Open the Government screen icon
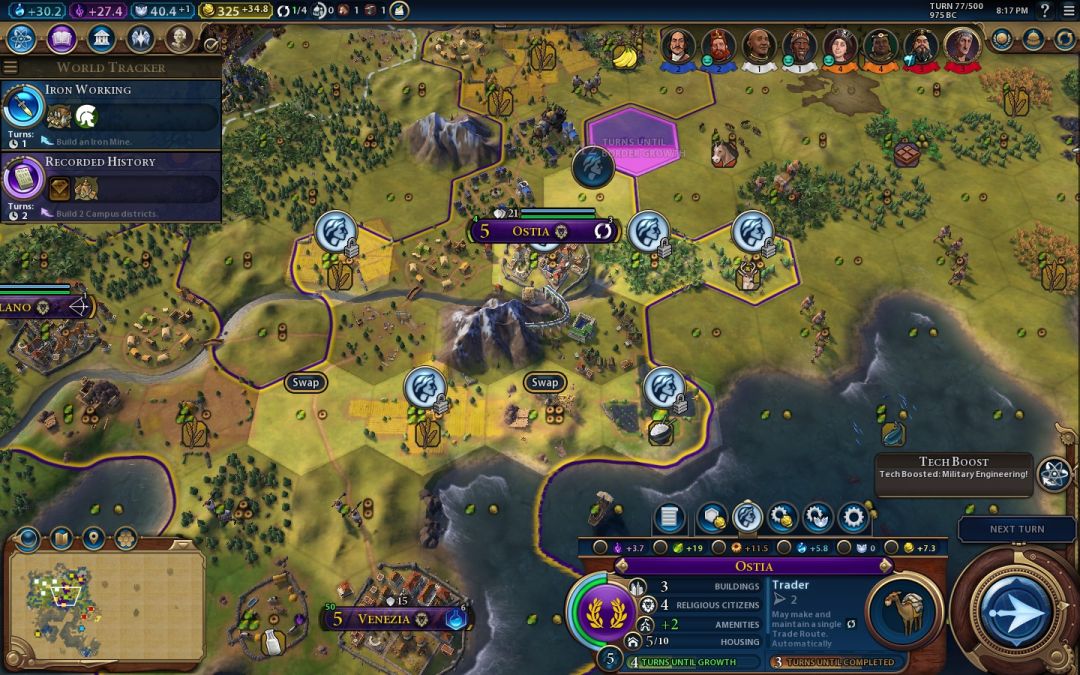1080x675 pixels. [x=100, y=39]
